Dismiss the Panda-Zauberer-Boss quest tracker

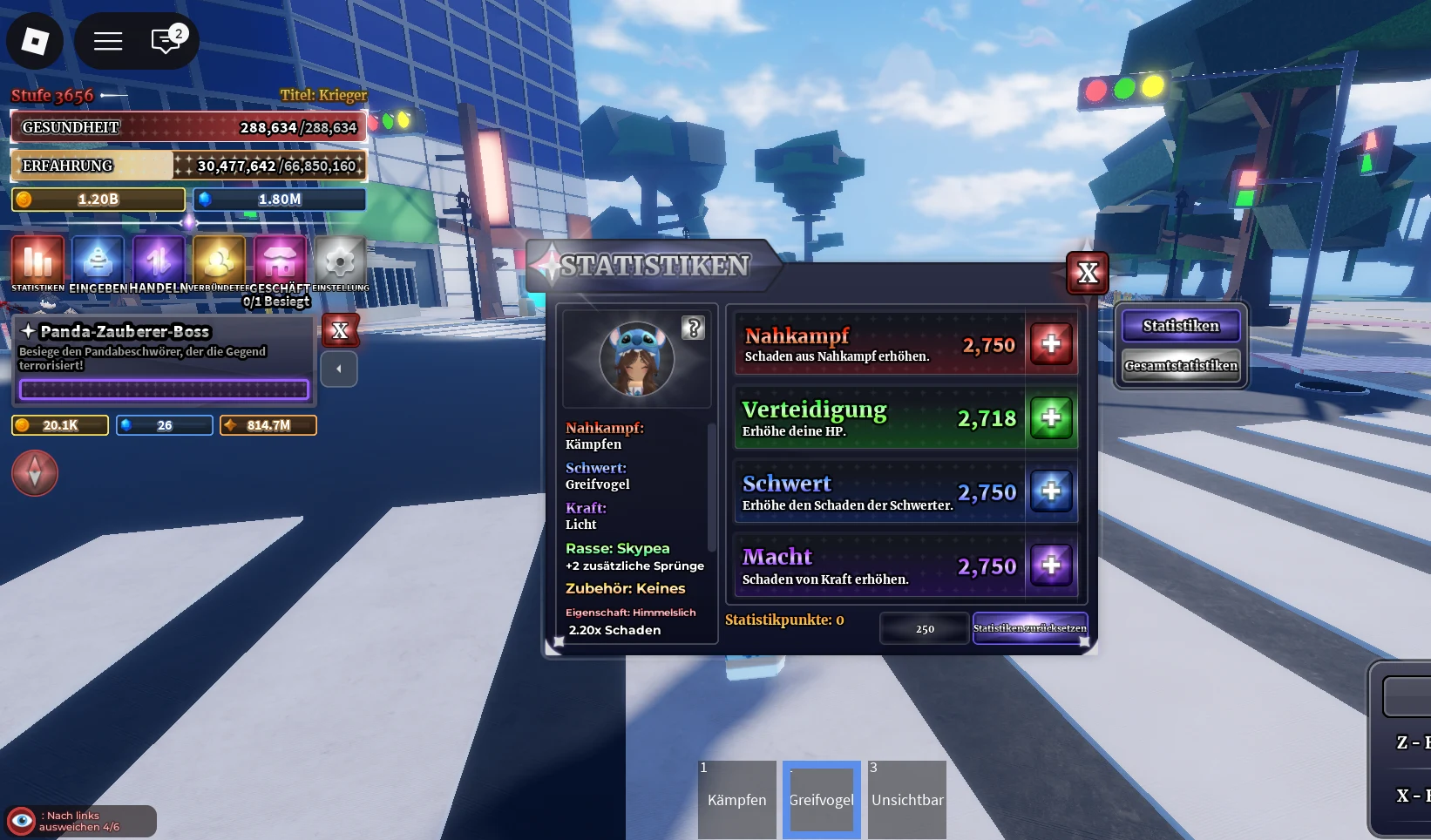click(340, 331)
